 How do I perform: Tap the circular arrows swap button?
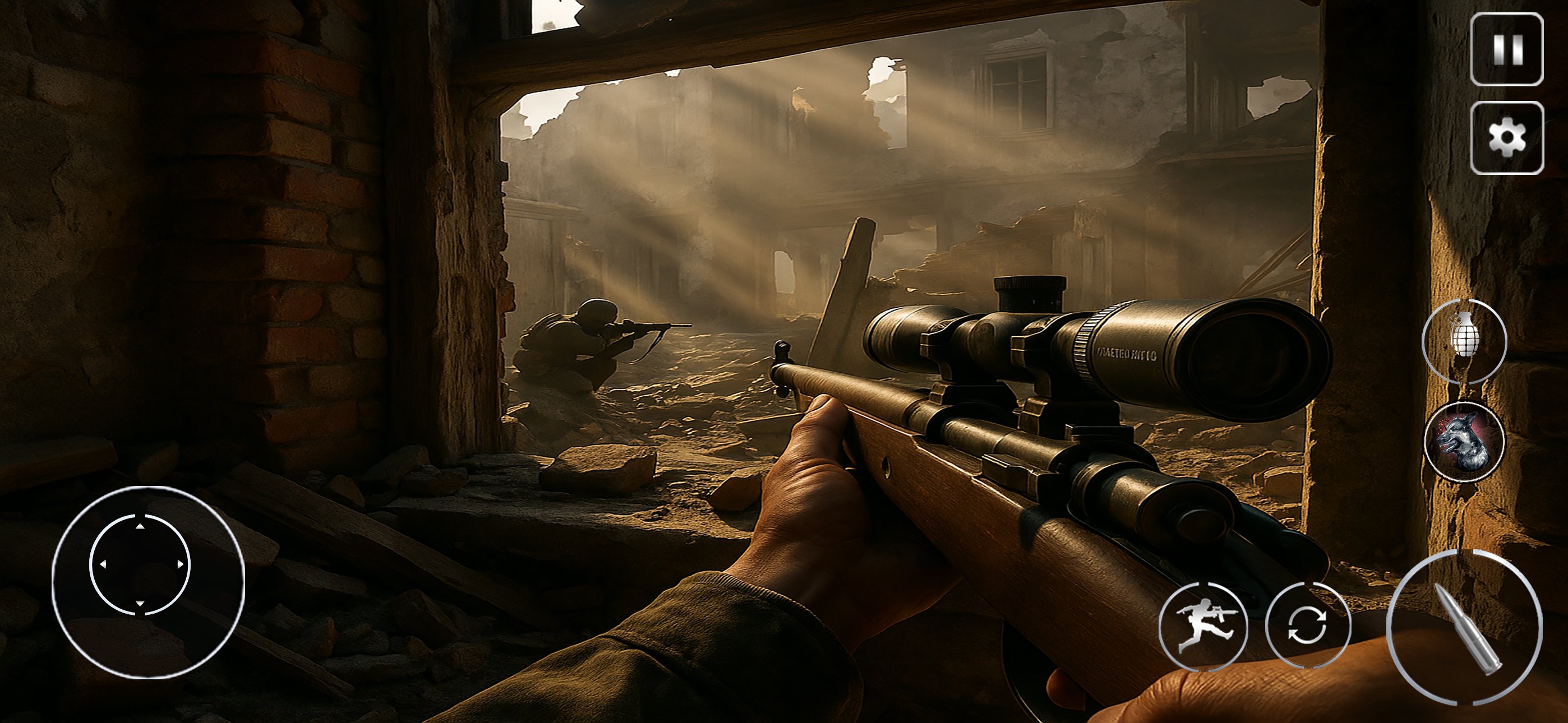click(x=1307, y=625)
